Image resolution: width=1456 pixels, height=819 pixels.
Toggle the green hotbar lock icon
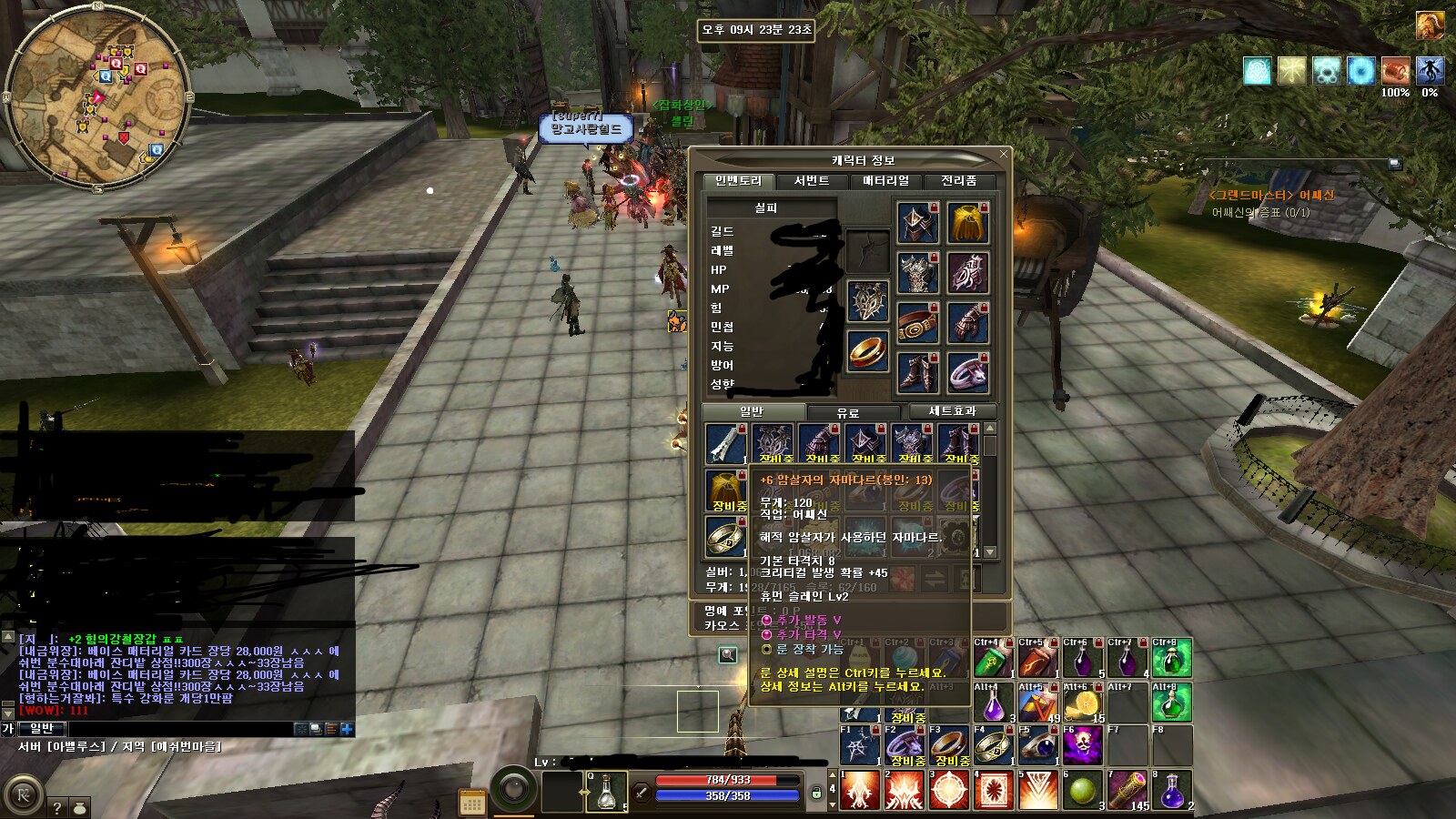(817, 794)
